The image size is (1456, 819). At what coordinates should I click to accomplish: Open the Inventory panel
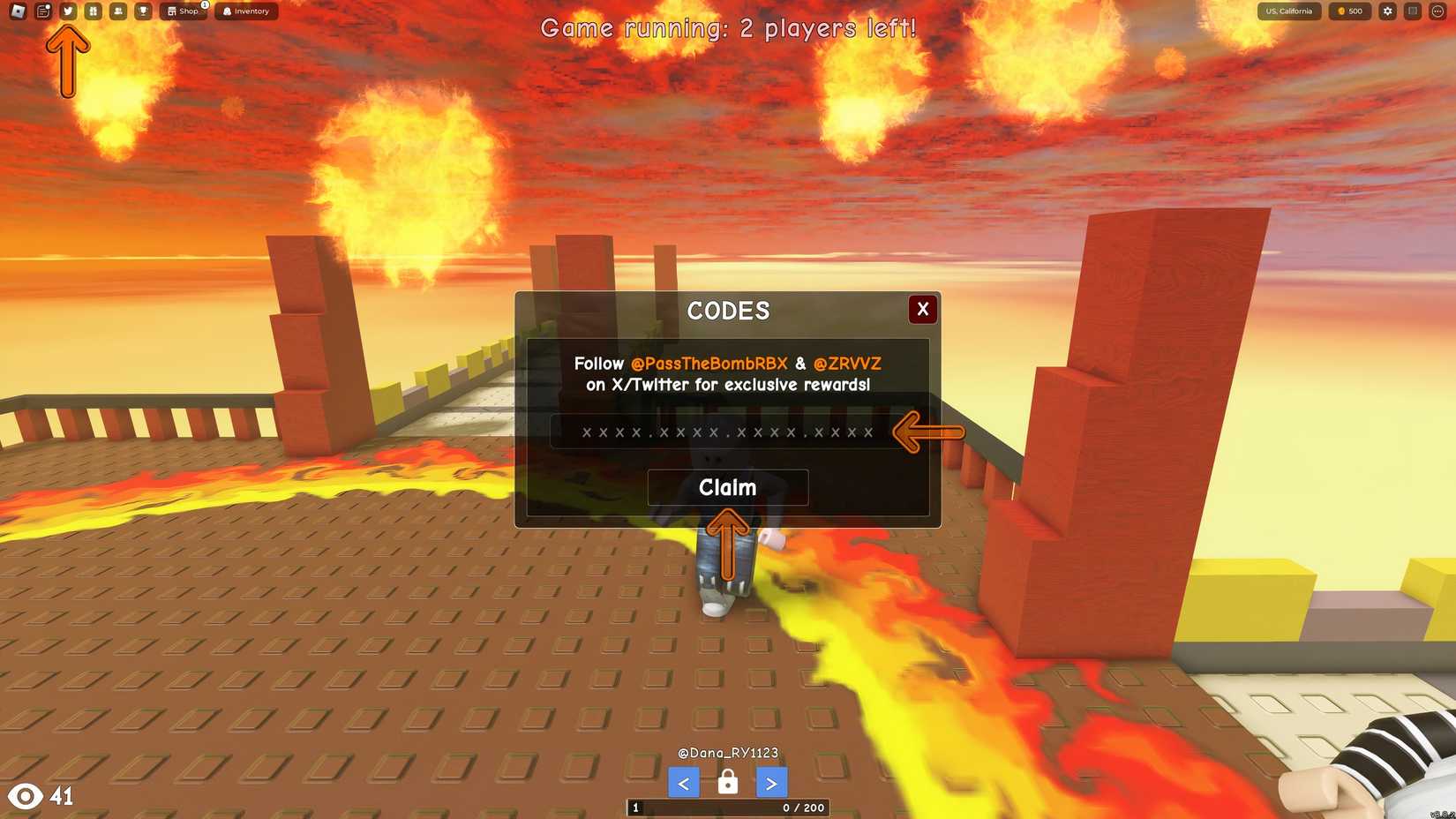[x=246, y=11]
